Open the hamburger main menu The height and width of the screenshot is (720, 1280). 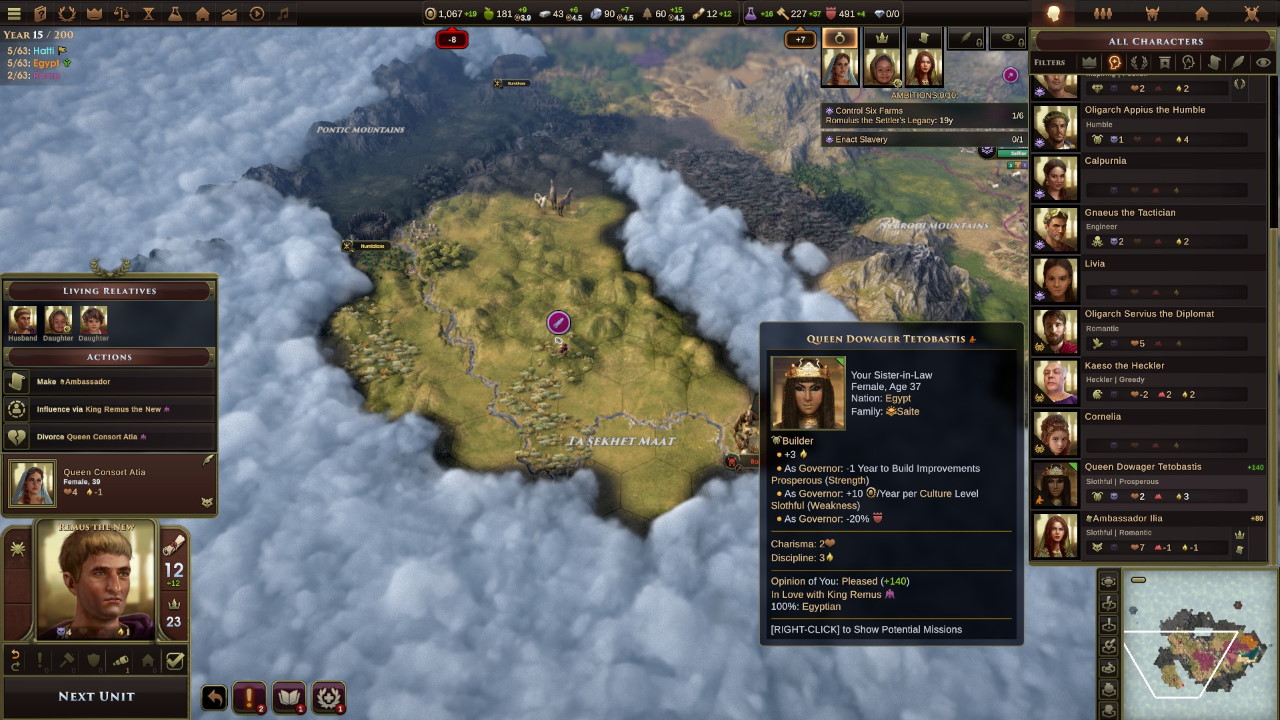(14, 14)
